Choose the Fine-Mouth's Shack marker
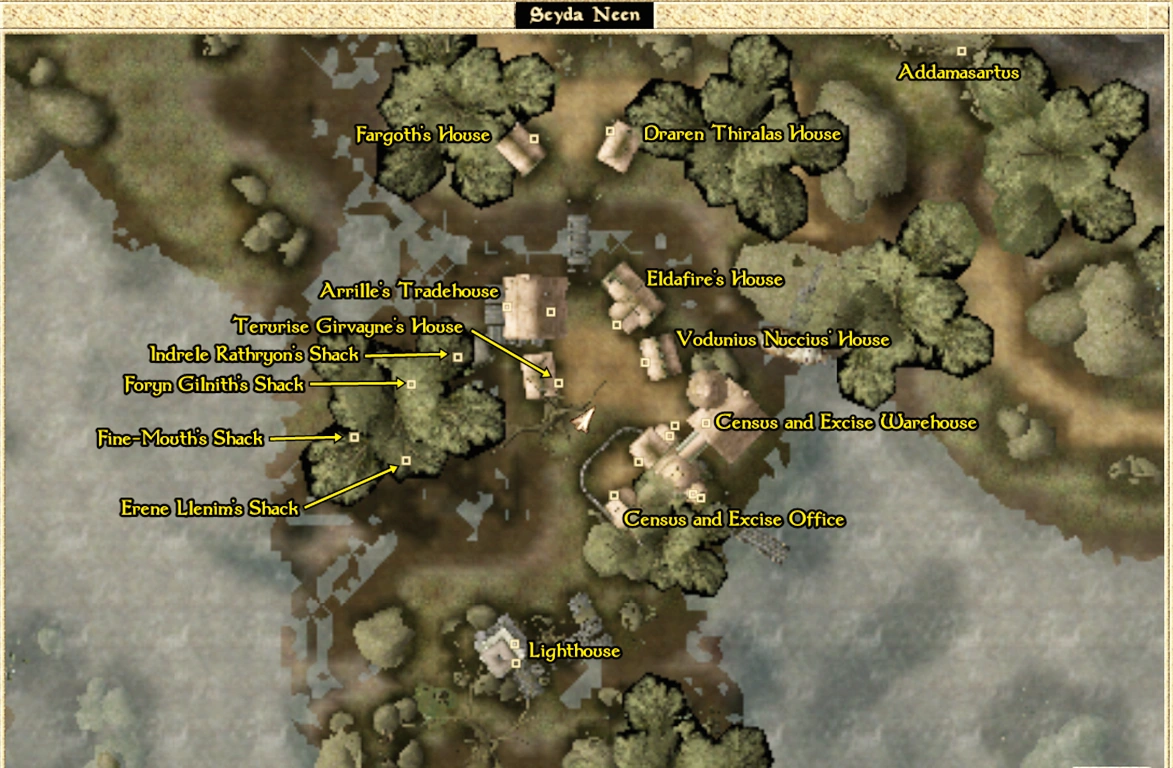The height and width of the screenshot is (768, 1173). pos(353,437)
